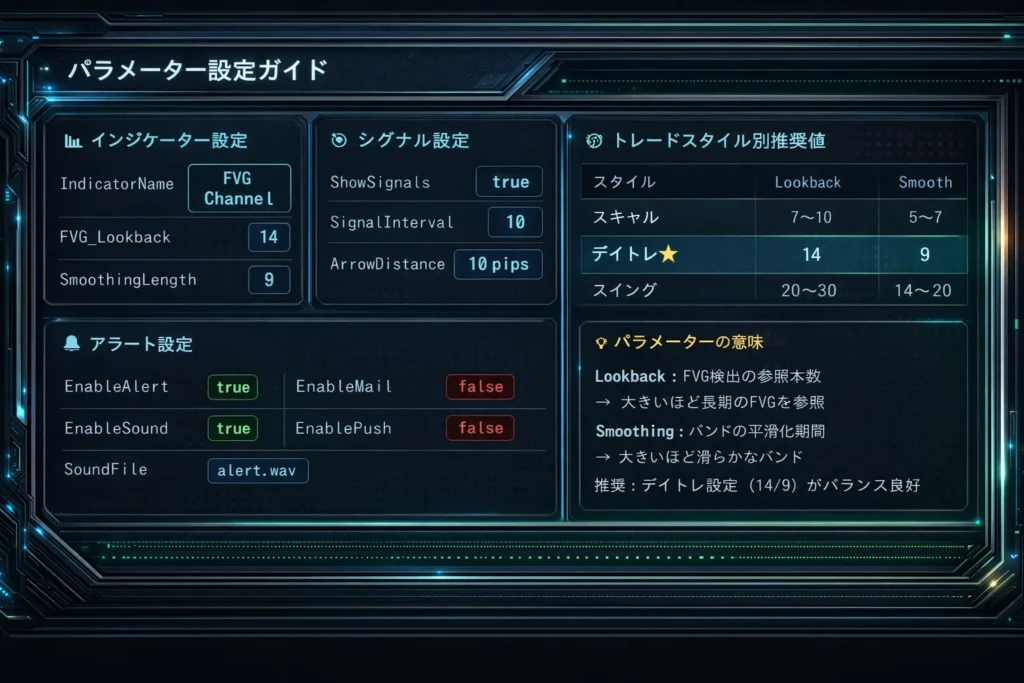Switch the EnablePush false toggle
The width and height of the screenshot is (1024, 683).
point(480,428)
